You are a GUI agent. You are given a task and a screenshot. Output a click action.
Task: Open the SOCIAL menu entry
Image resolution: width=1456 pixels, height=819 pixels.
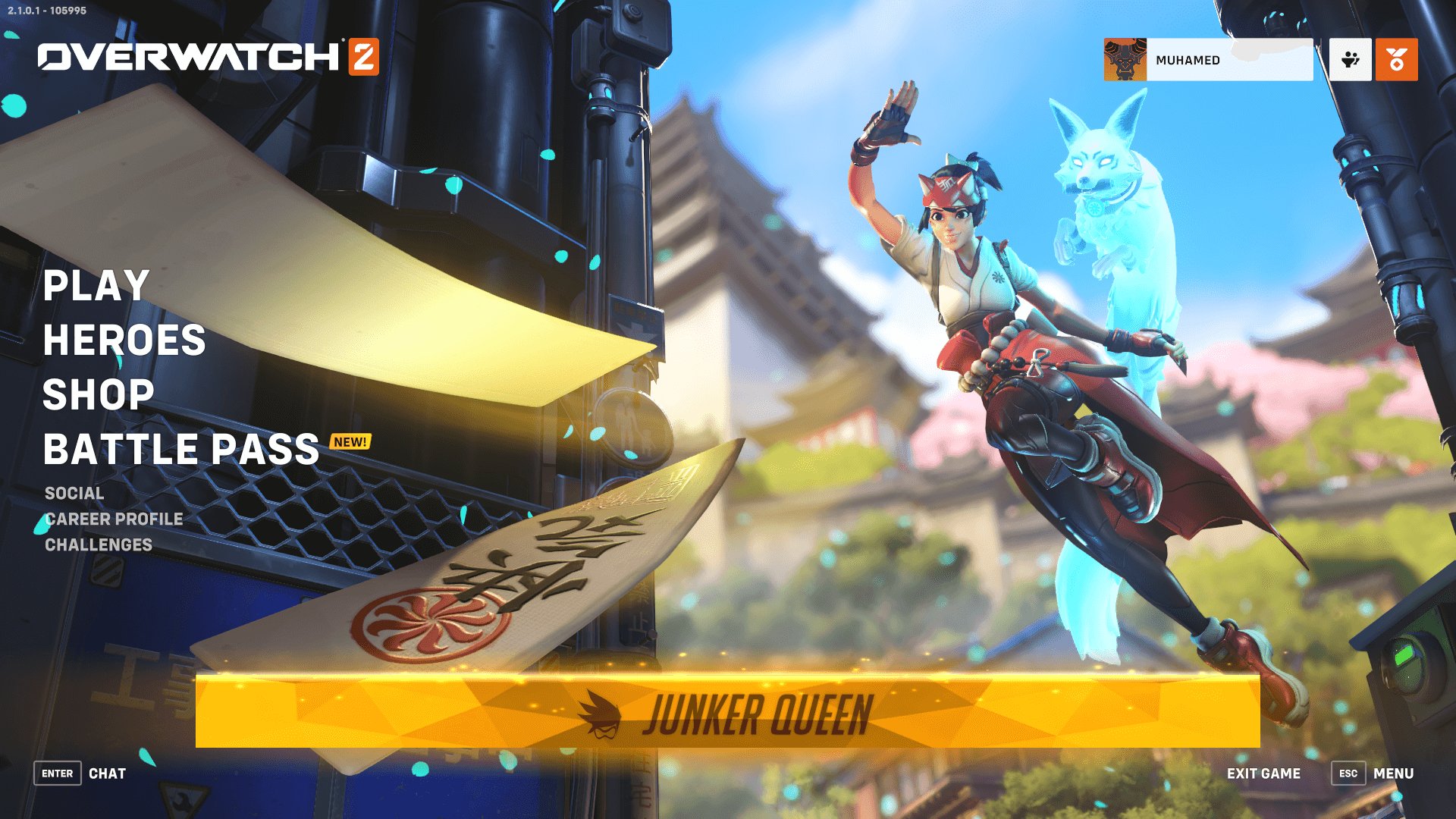click(x=74, y=493)
